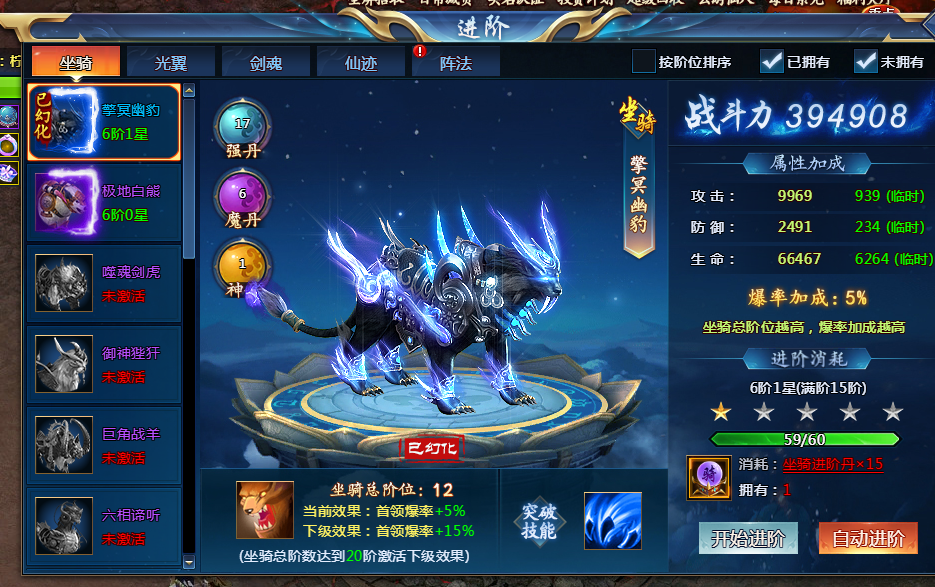Viewport: 935px width, 587px height.
Task: Choose the 极地白熊 mount entry
Action: pos(103,202)
